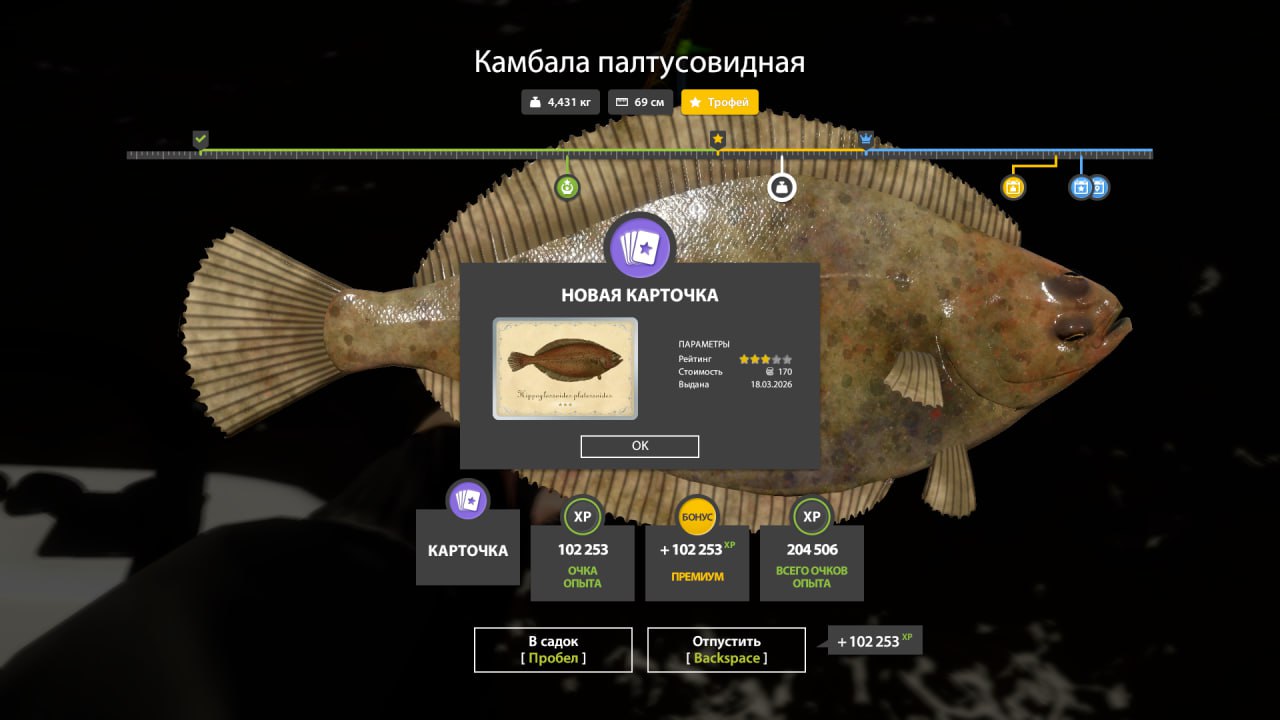Click the third rating star in ПАРАМЕТРЫ

pyautogui.click(x=766, y=358)
